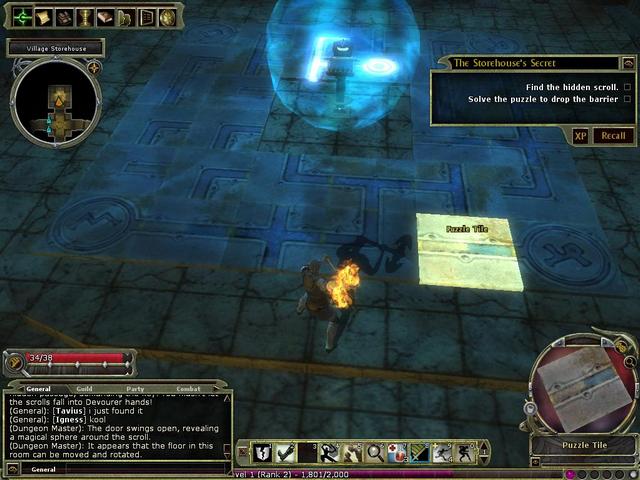The width and height of the screenshot is (640, 480).
Task: Click the Recall button
Action: pyautogui.click(x=613, y=136)
